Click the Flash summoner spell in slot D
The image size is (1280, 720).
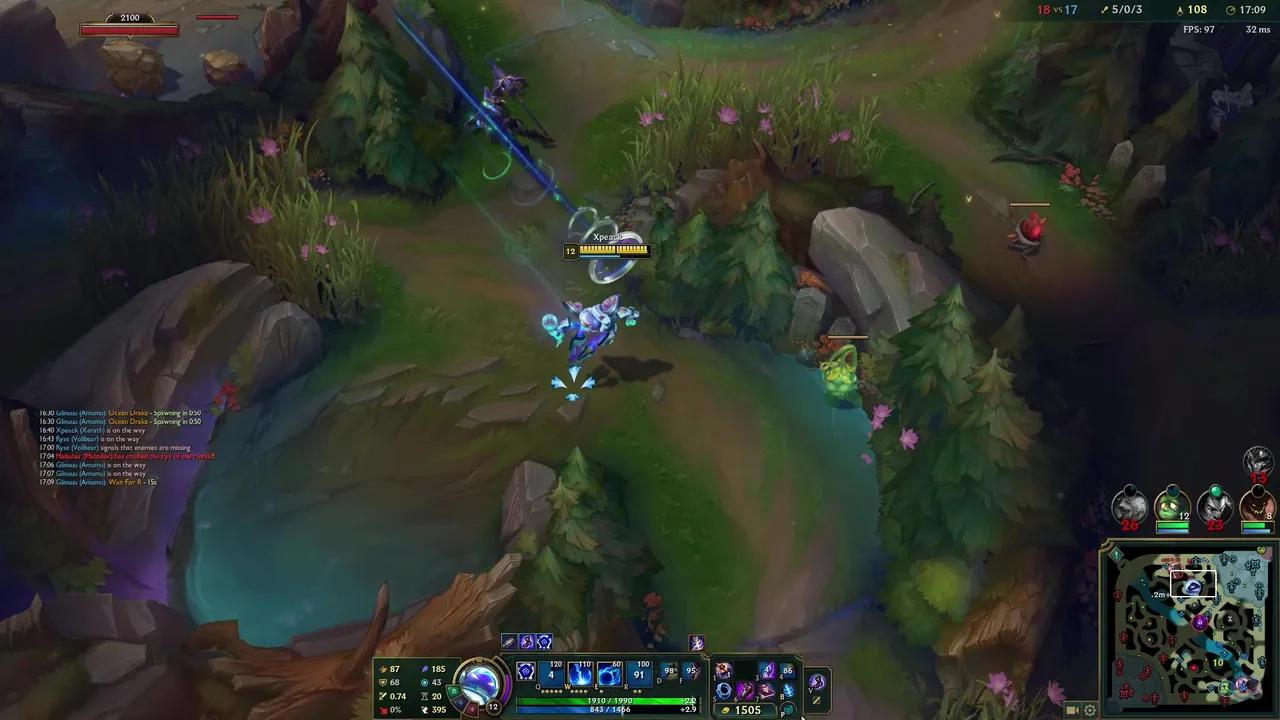tap(668, 671)
